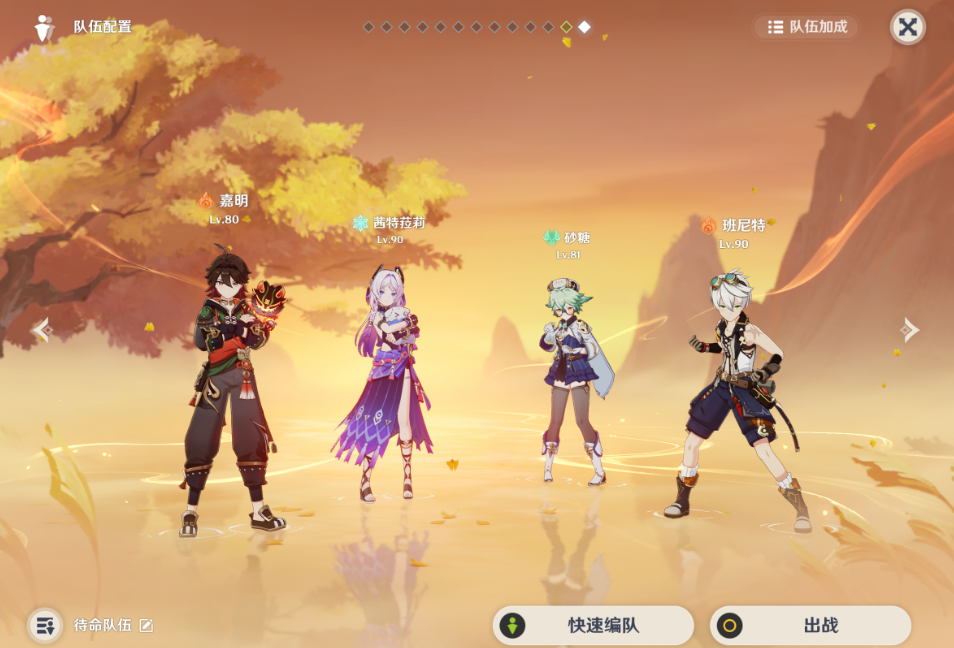
Task: Deploy the team with 出战
Action: pos(810,625)
